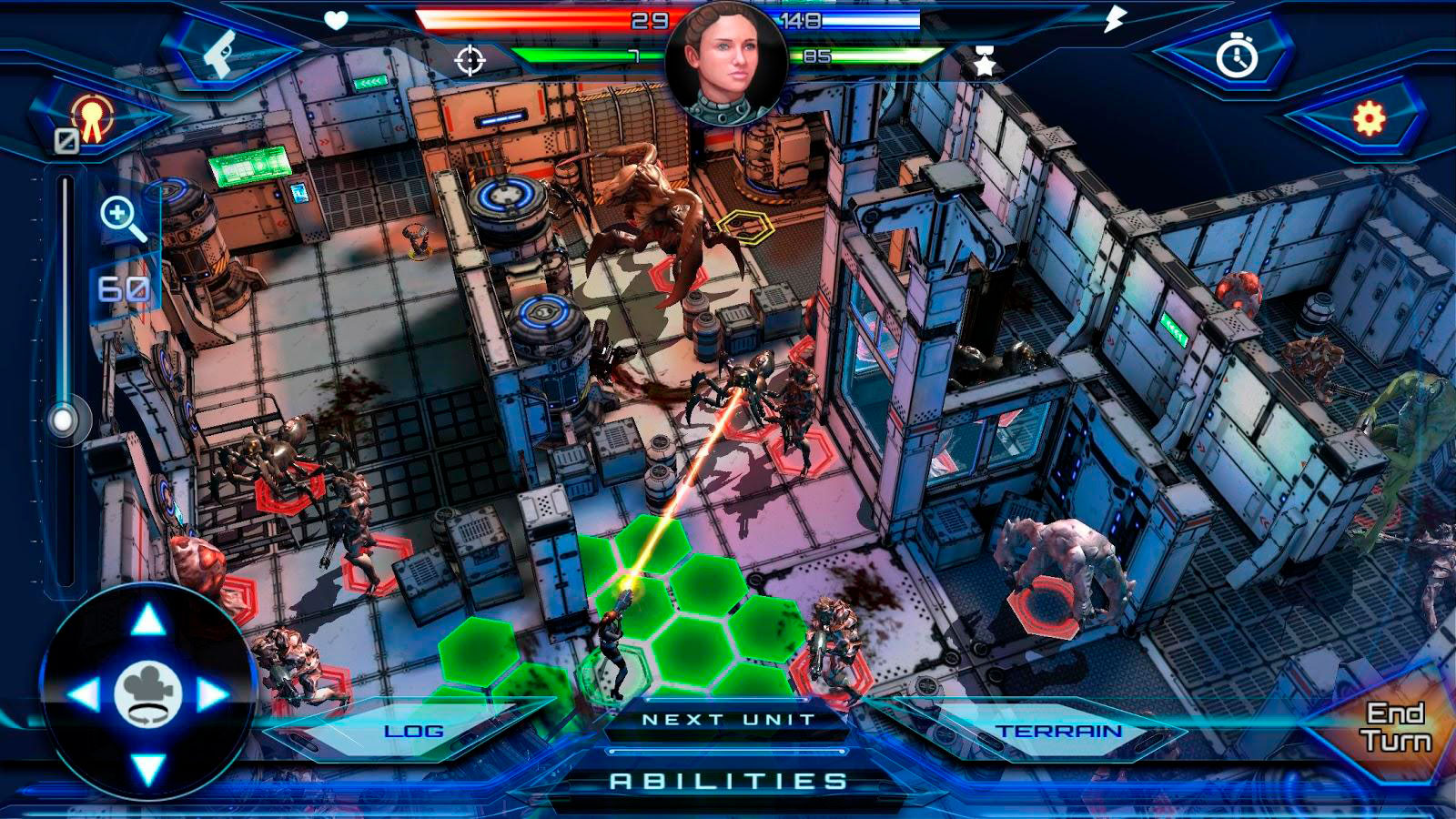1456x819 pixels.
Task: Select the Next Unit button
Action: (728, 720)
